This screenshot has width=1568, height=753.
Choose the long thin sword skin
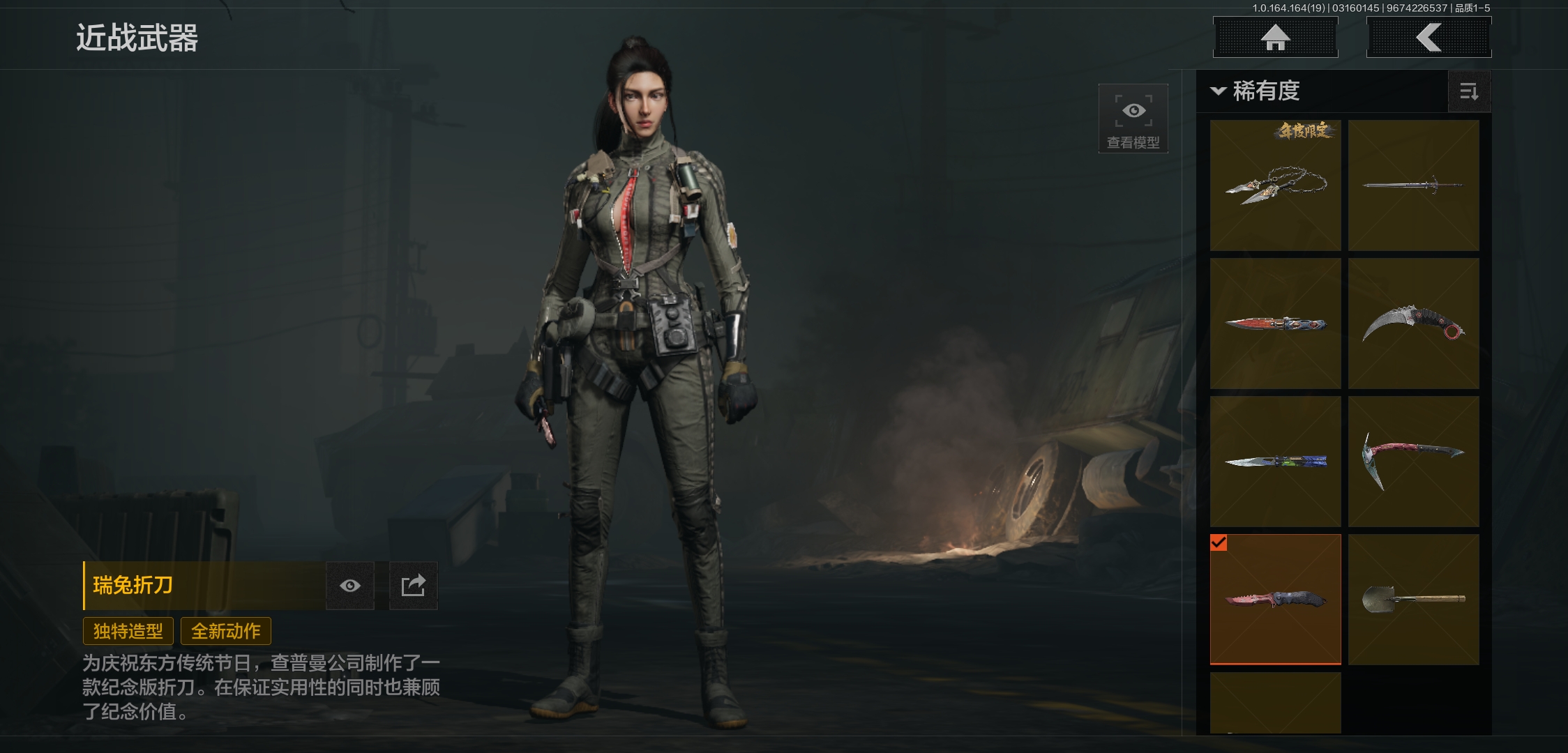[1413, 185]
